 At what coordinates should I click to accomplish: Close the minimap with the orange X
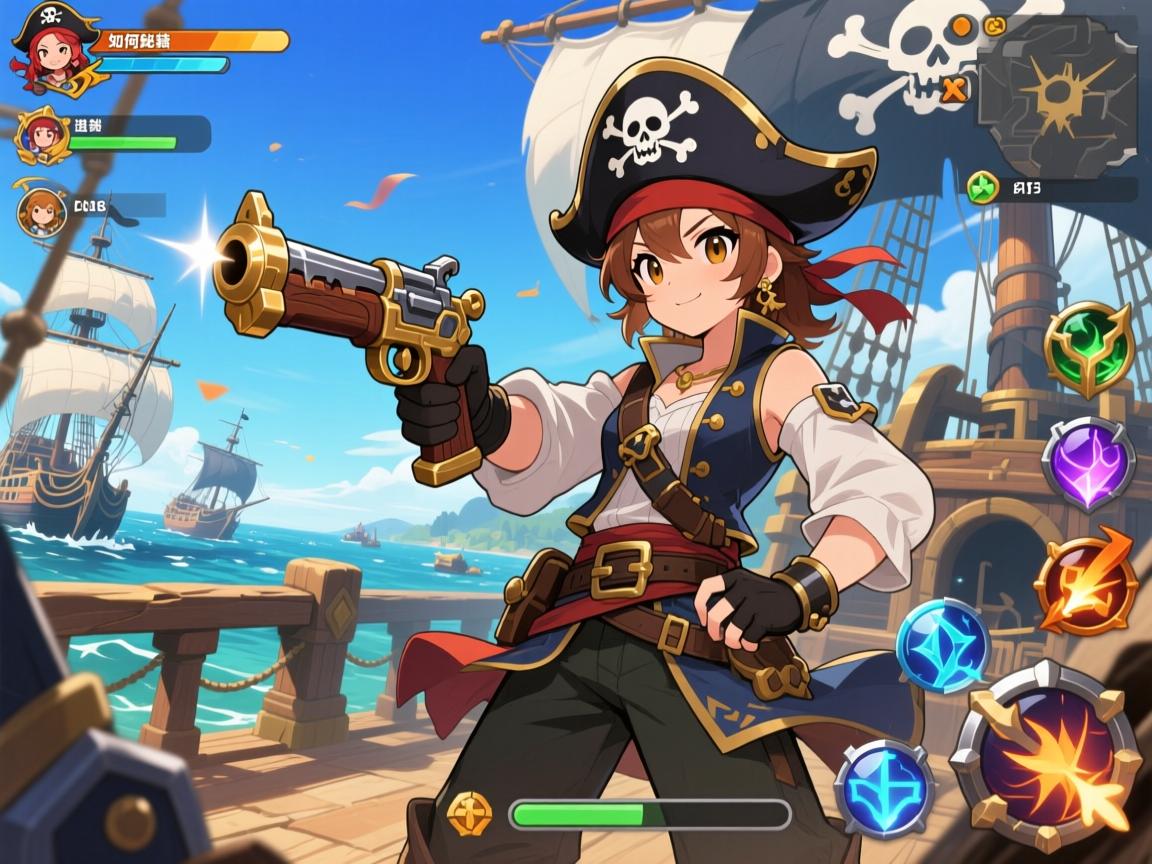click(x=955, y=90)
